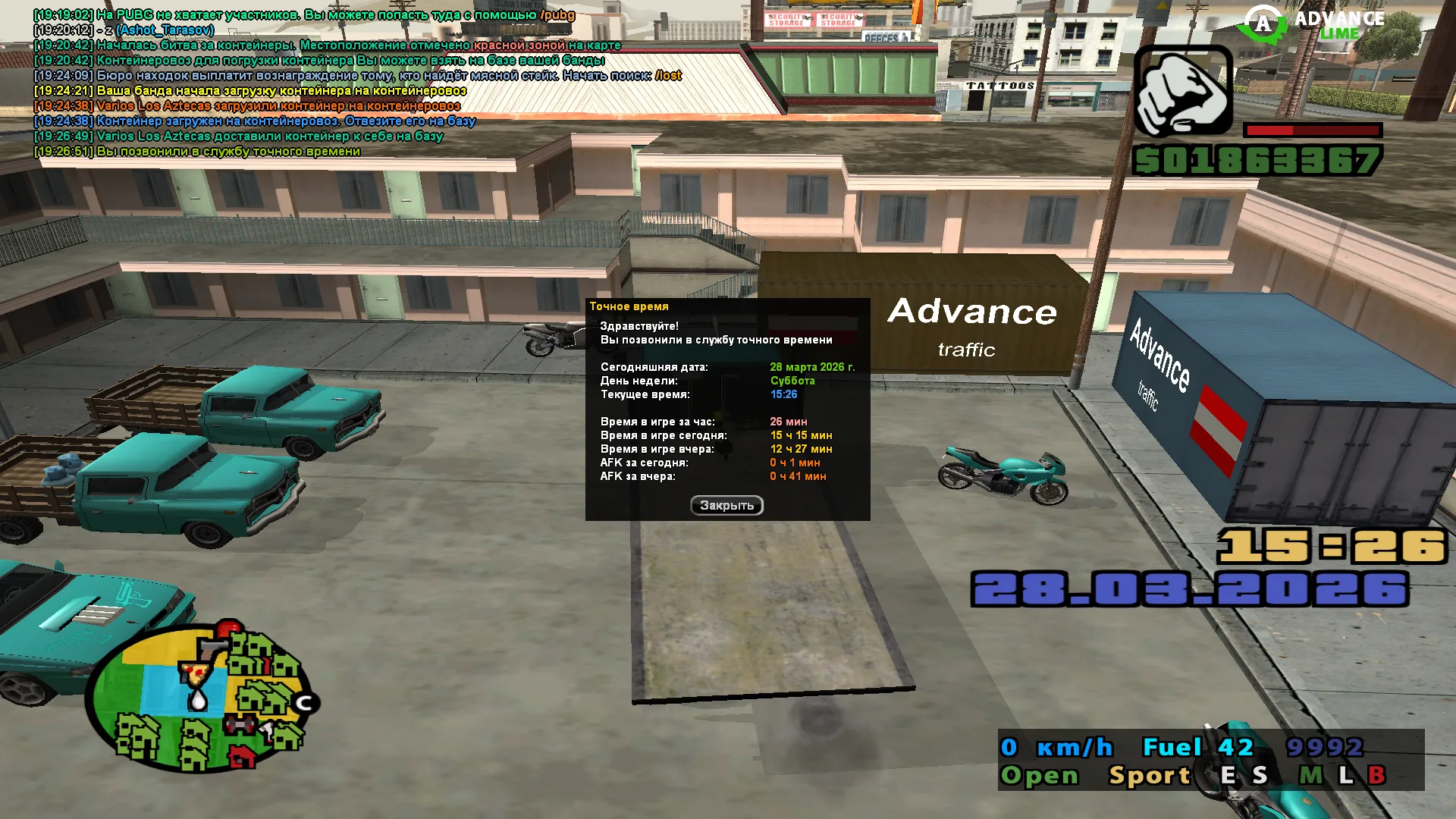Click the Точное время dialog title
This screenshot has width=1456, height=819.
630,306
